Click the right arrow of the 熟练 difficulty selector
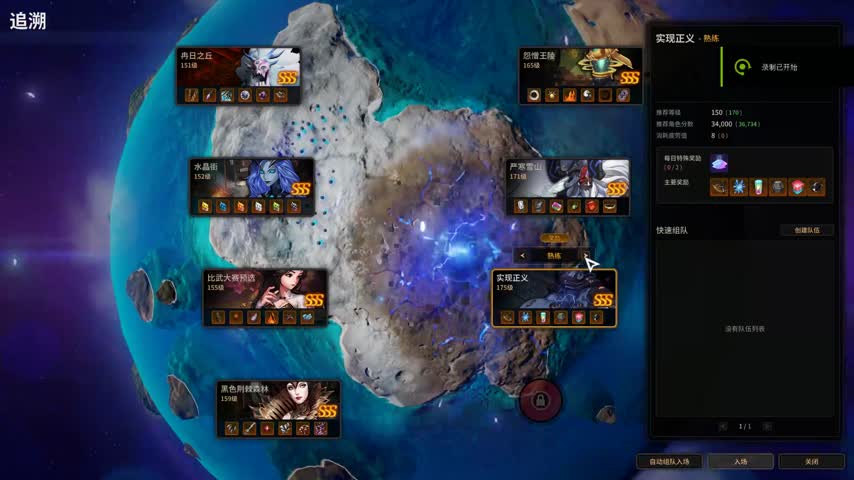Viewport: 854px width, 480px height. pos(584,256)
